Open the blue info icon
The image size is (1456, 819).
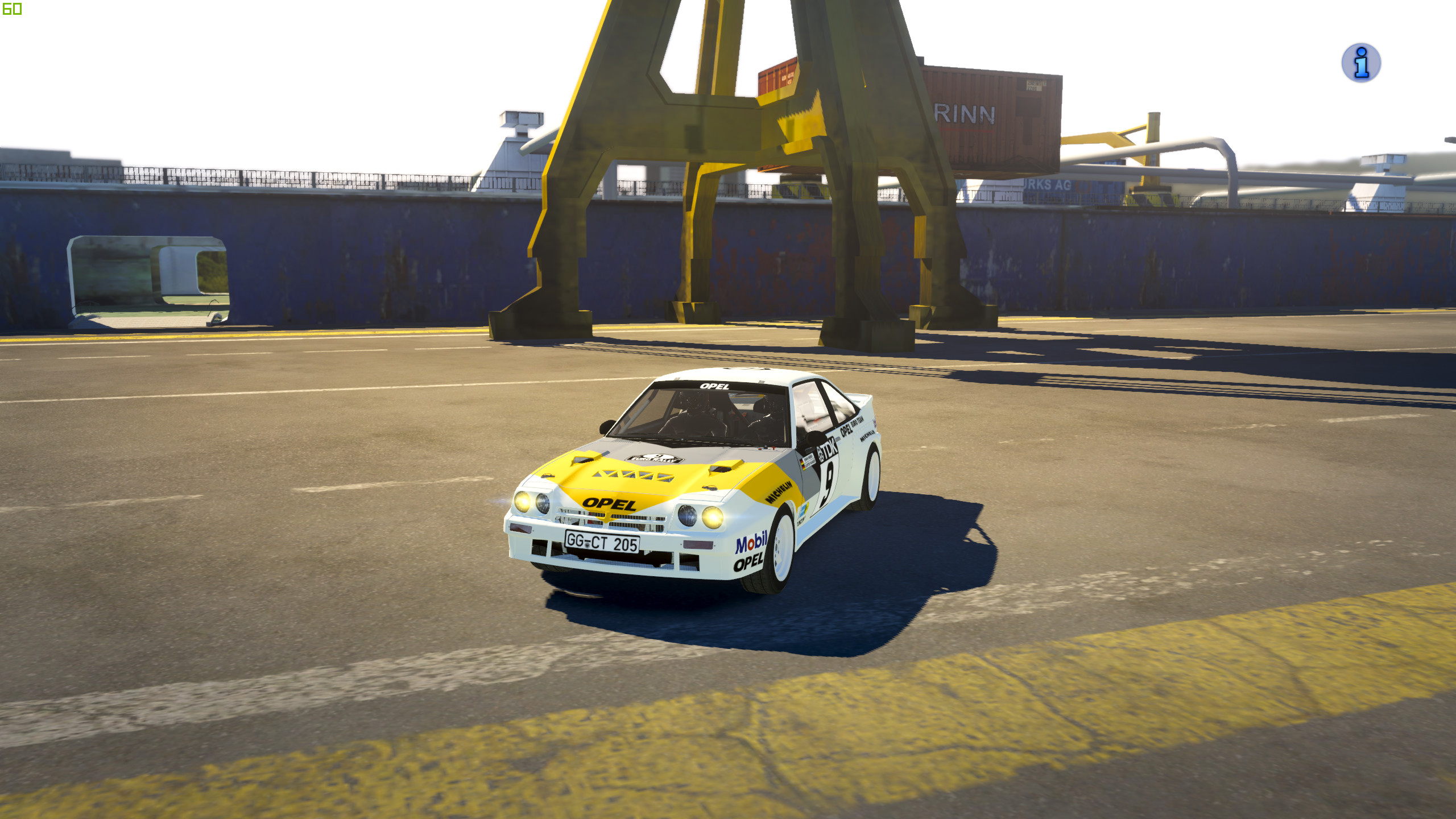click(1360, 63)
